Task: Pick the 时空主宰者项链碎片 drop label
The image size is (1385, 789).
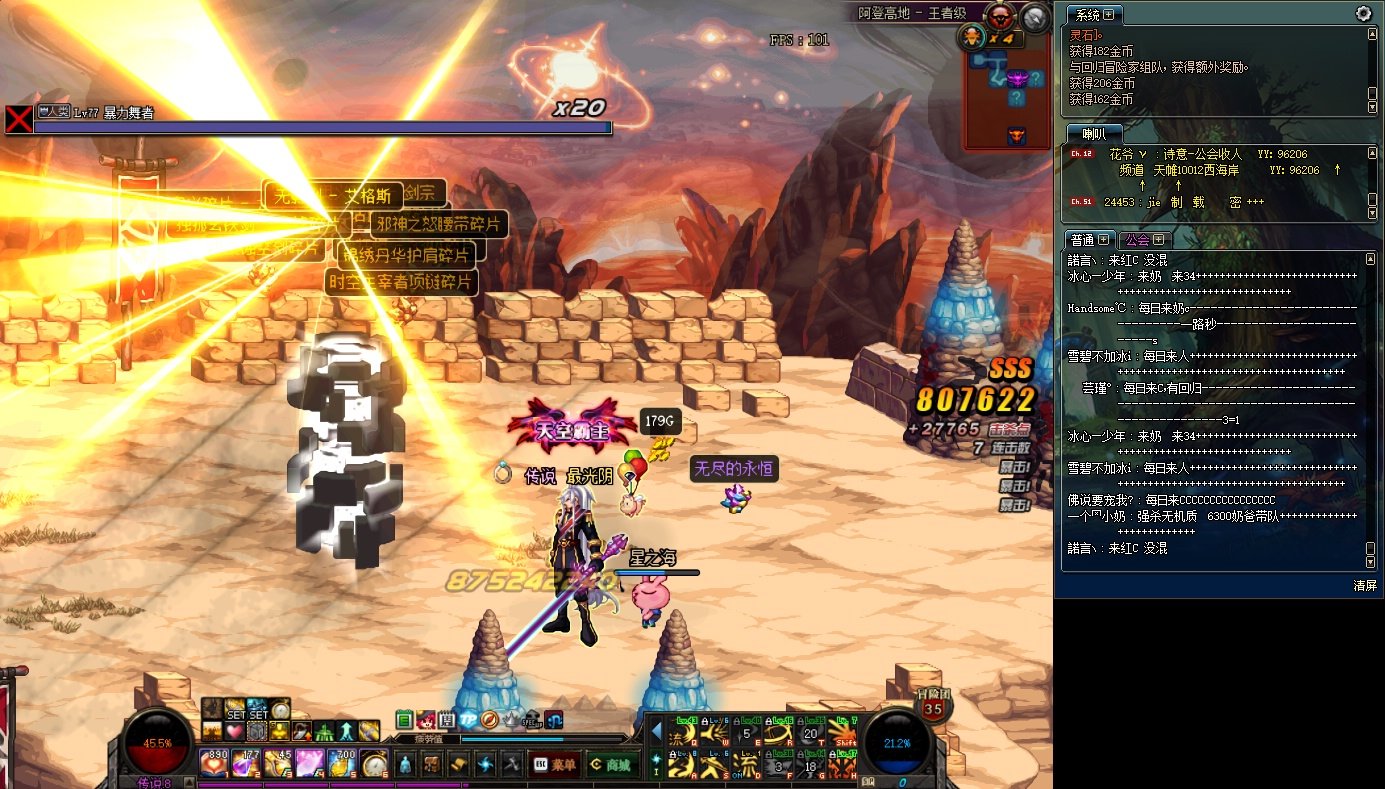Action: coord(402,282)
